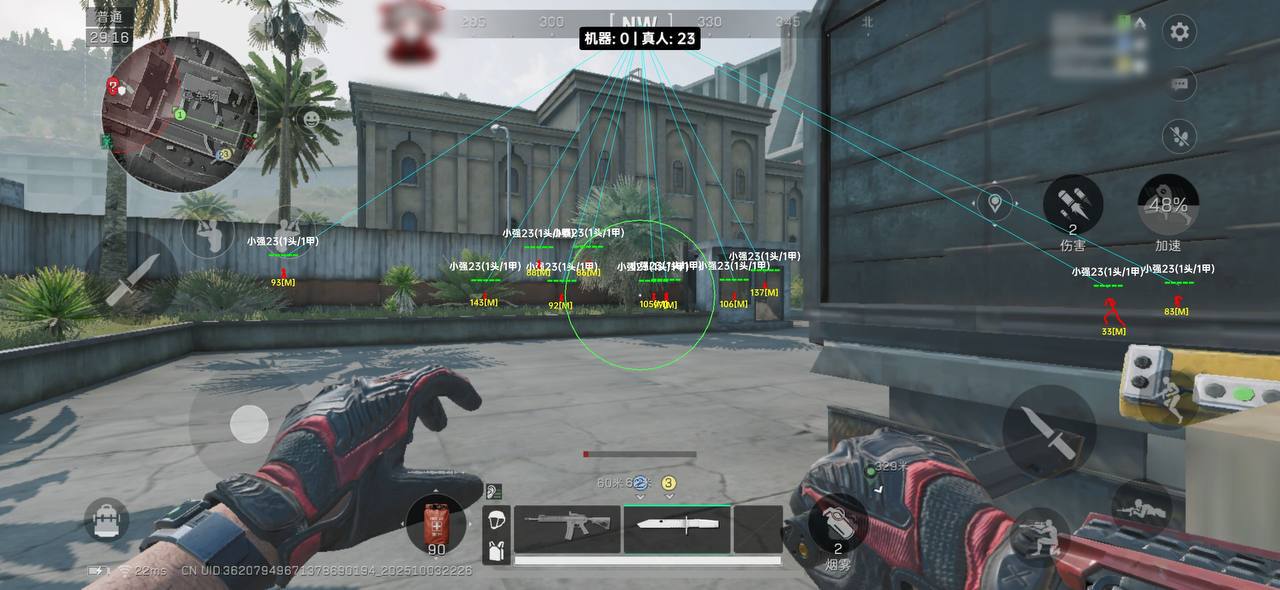Image resolution: width=1280 pixels, height=590 pixels.
Task: Crouch with the kneeling soldier button
Action: click(1038, 535)
